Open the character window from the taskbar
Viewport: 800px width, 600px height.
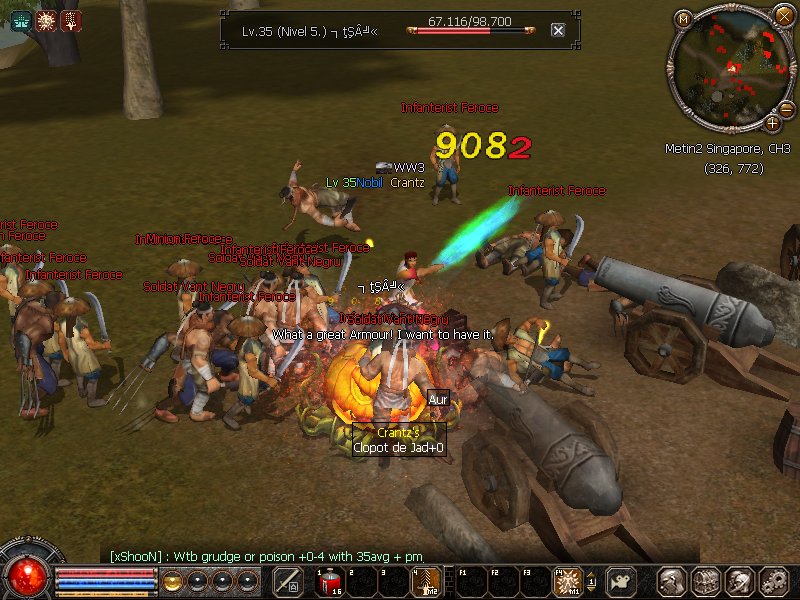tap(673, 581)
